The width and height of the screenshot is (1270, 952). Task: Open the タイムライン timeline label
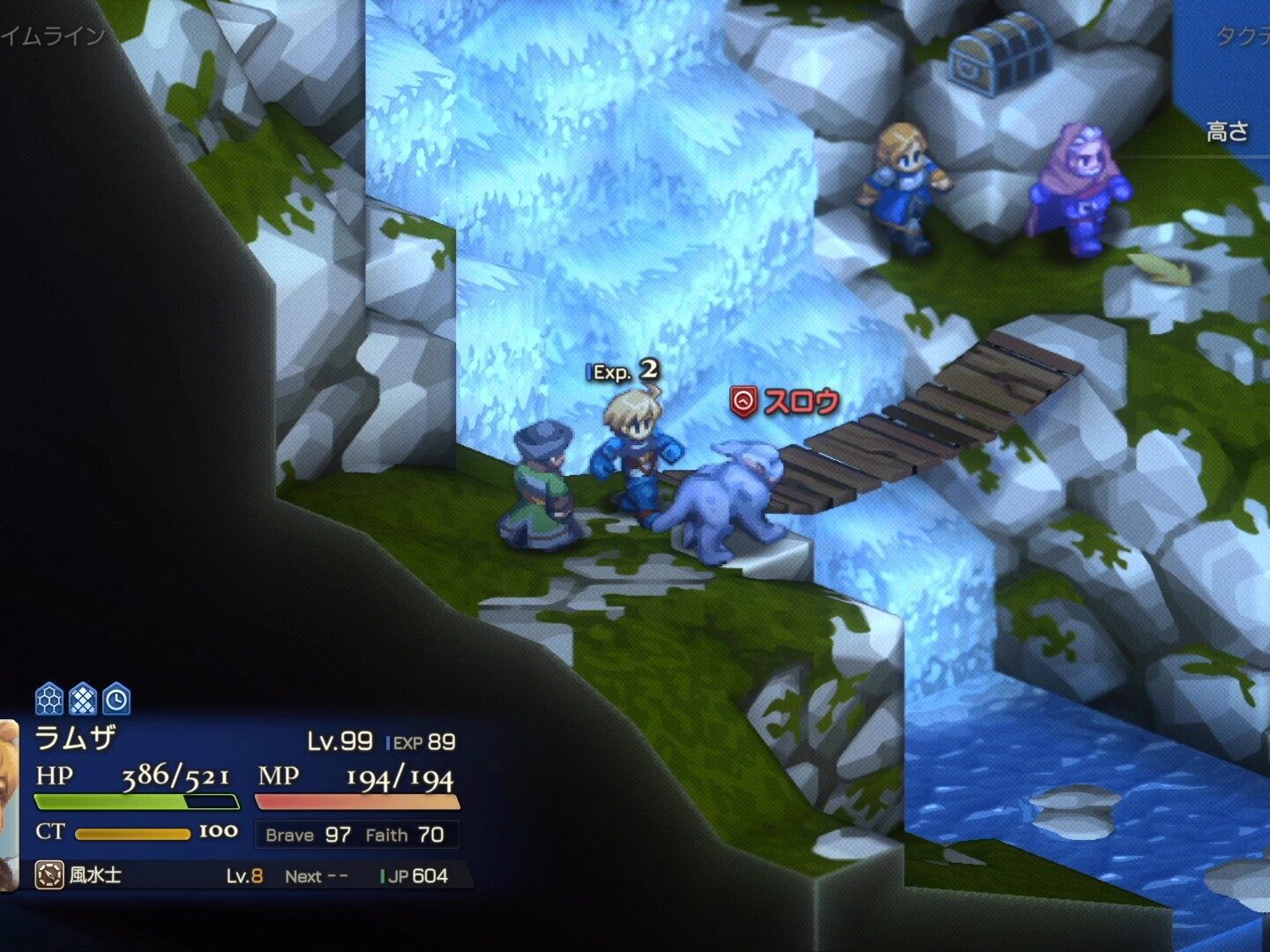click(53, 37)
